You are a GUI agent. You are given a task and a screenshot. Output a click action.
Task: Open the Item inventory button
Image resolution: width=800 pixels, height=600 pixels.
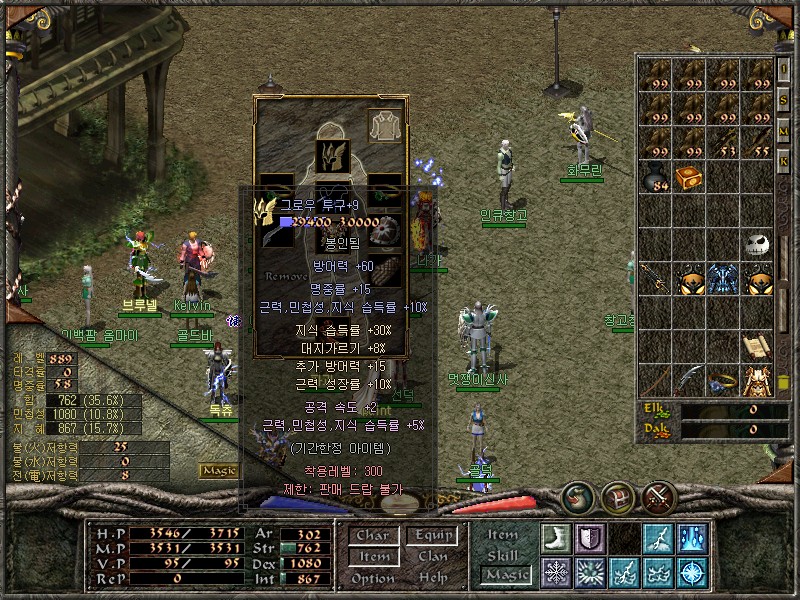(x=371, y=556)
